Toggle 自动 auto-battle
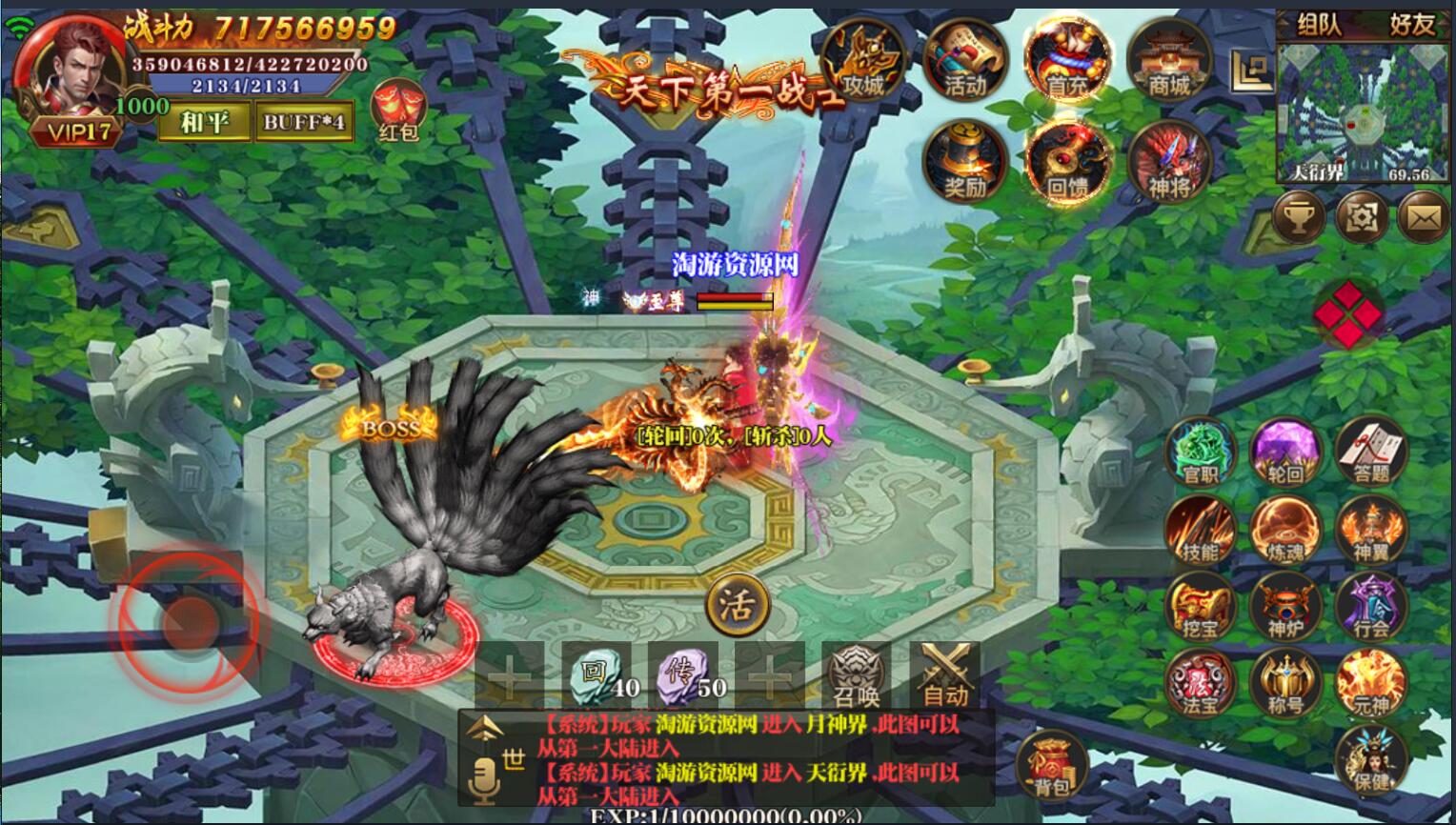The width and height of the screenshot is (1456, 825). click(x=945, y=674)
